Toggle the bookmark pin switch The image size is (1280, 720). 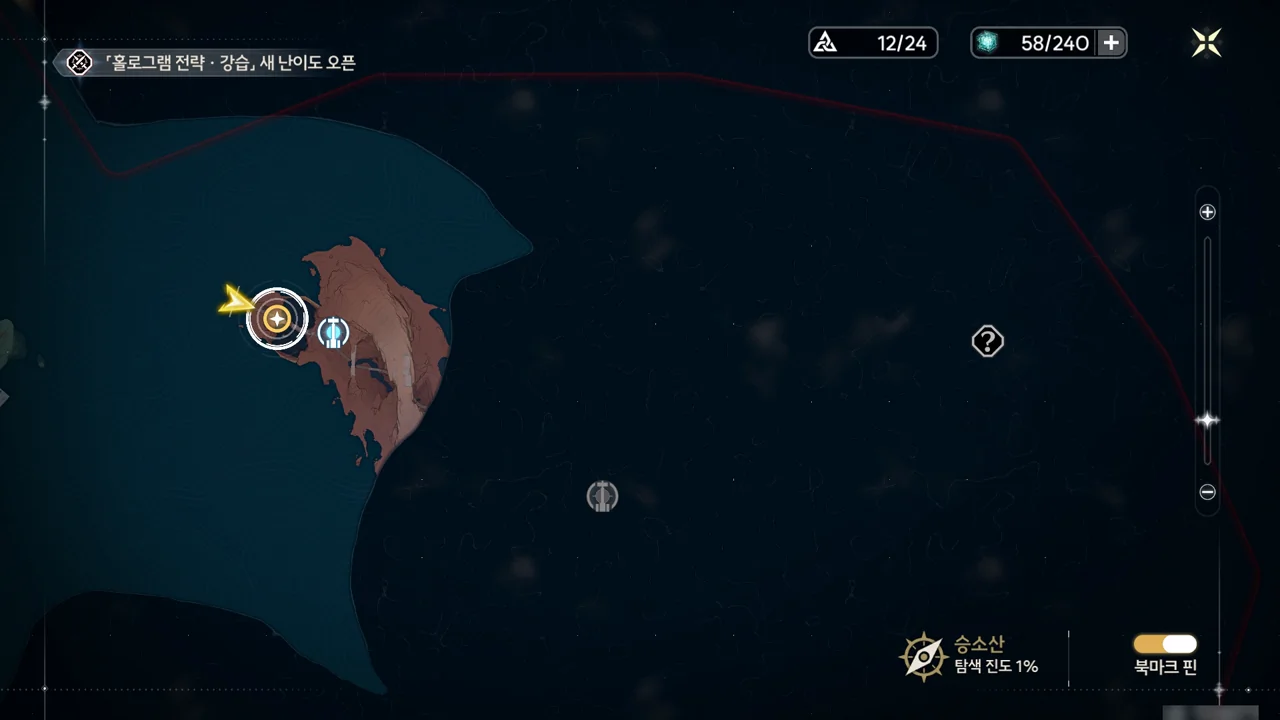1165,644
